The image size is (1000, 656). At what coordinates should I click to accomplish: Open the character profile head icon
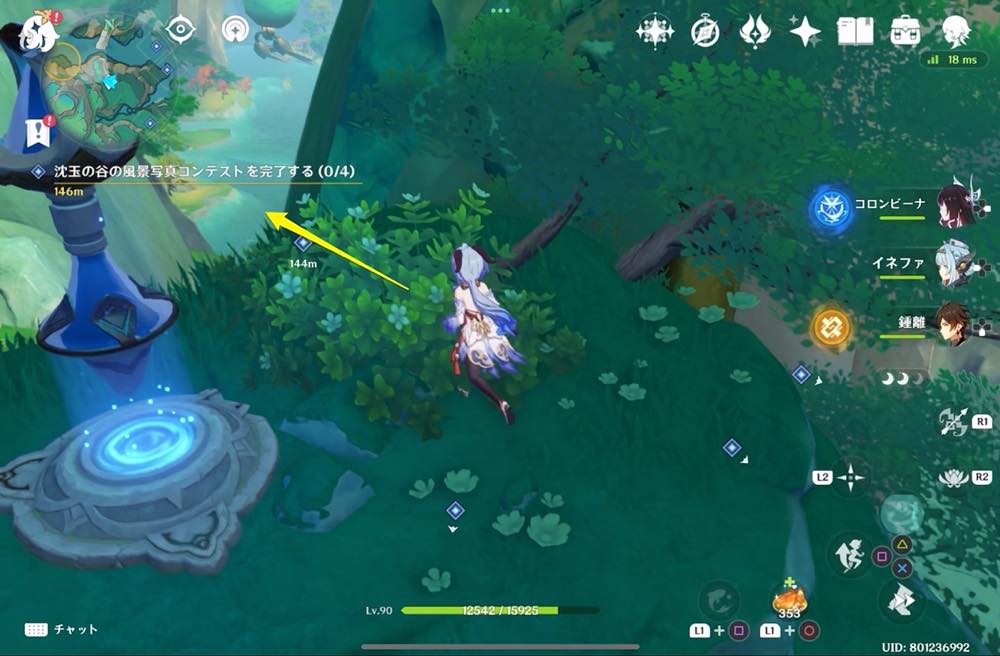956,30
